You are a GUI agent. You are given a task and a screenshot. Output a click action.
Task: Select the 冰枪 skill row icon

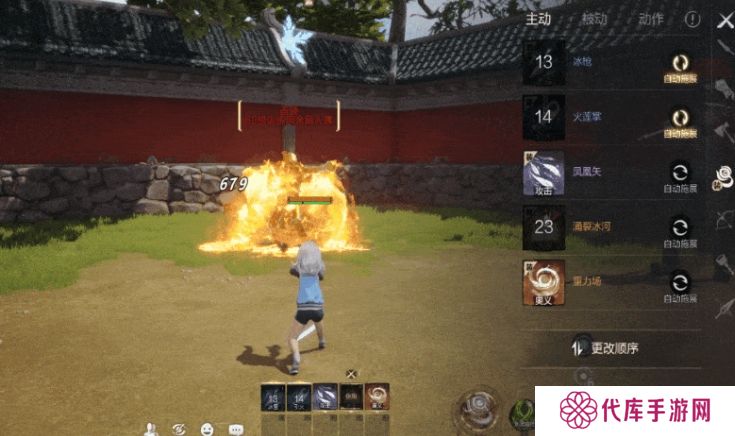point(544,62)
